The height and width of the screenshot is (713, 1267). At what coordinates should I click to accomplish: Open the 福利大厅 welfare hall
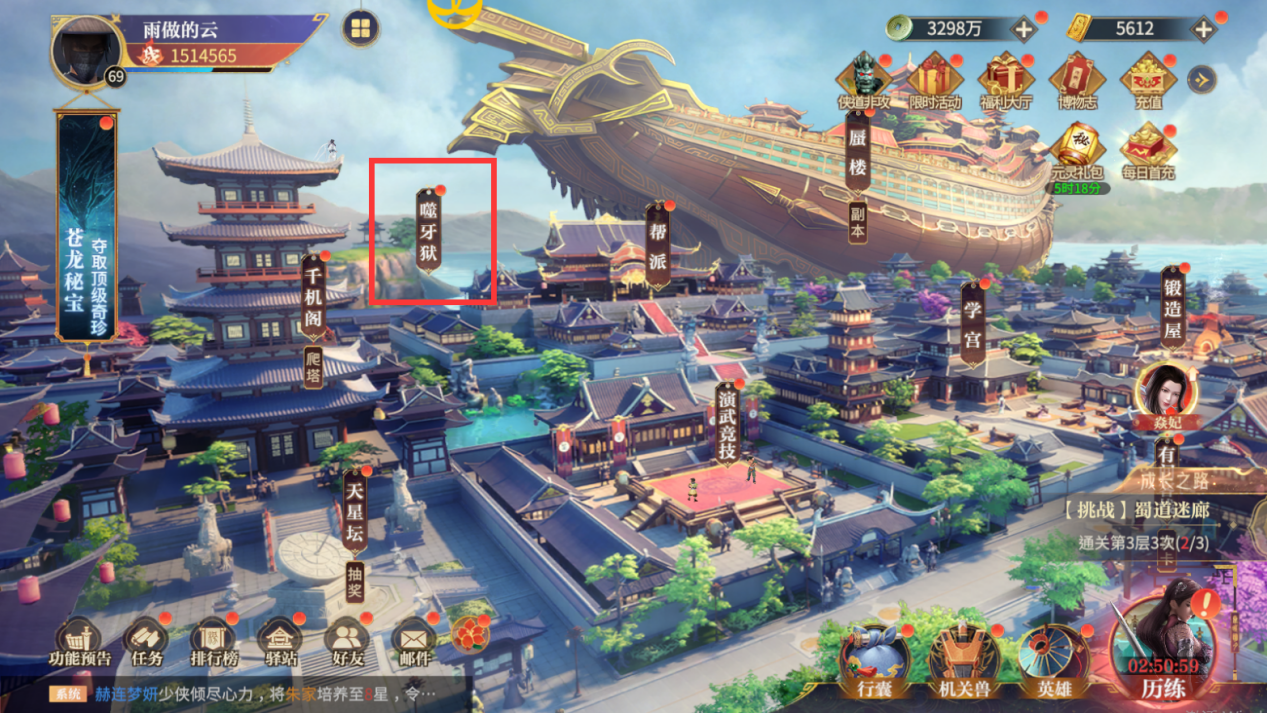(1006, 82)
